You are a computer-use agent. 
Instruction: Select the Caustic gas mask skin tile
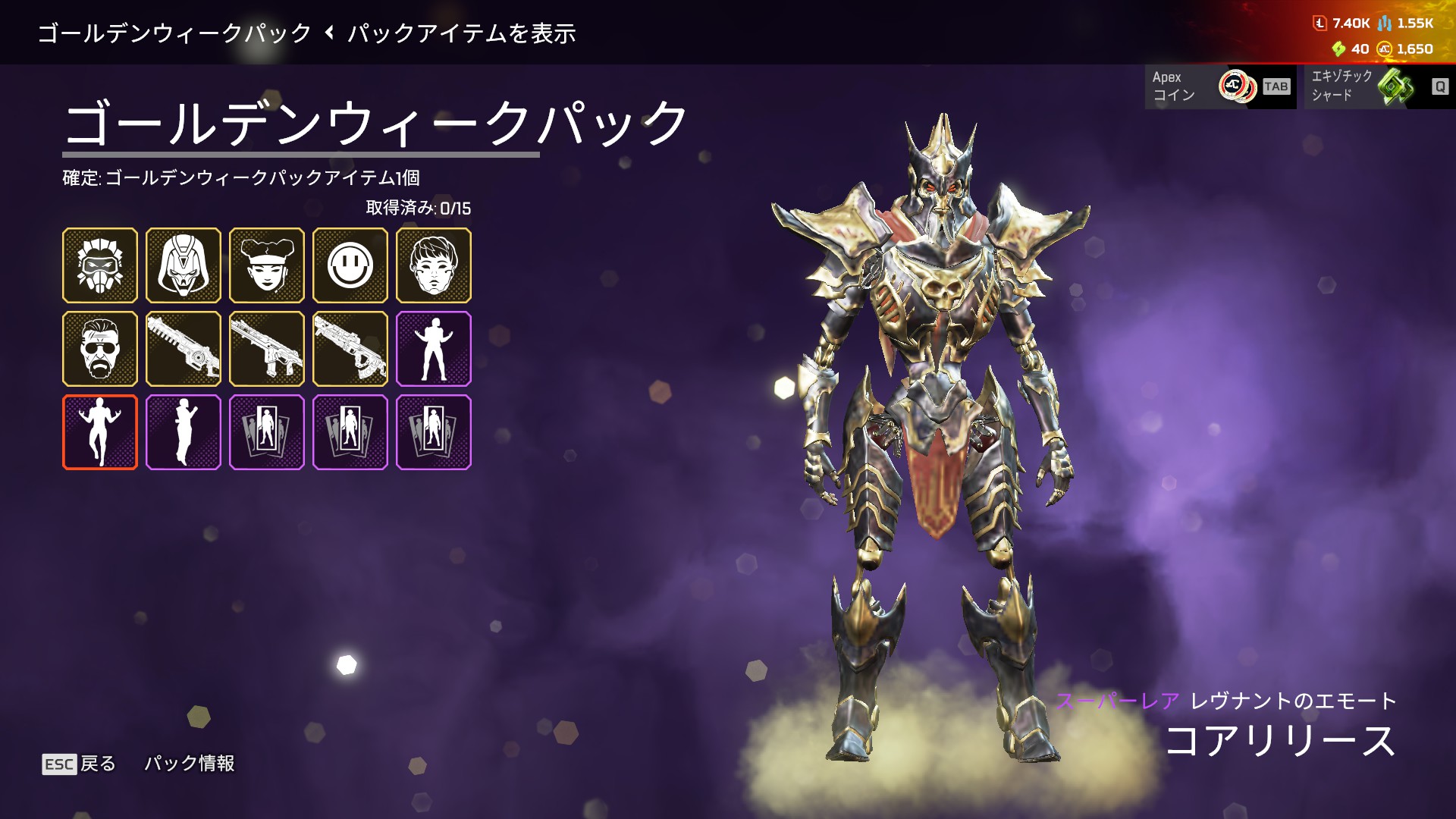point(100,265)
